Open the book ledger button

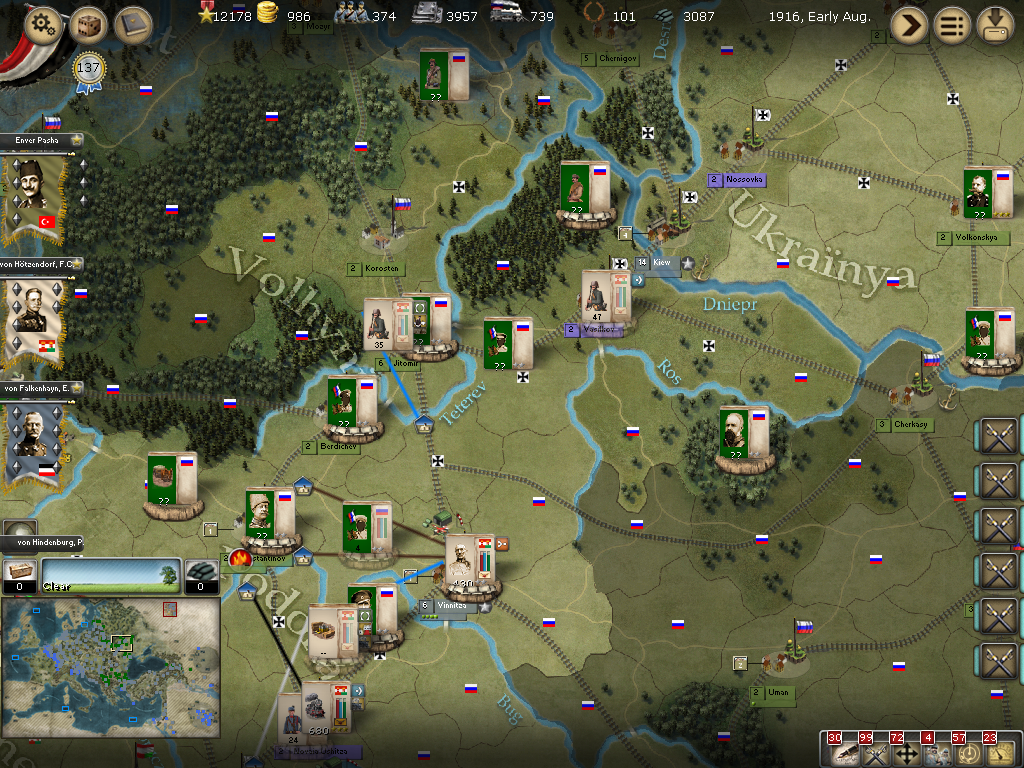click(132, 25)
